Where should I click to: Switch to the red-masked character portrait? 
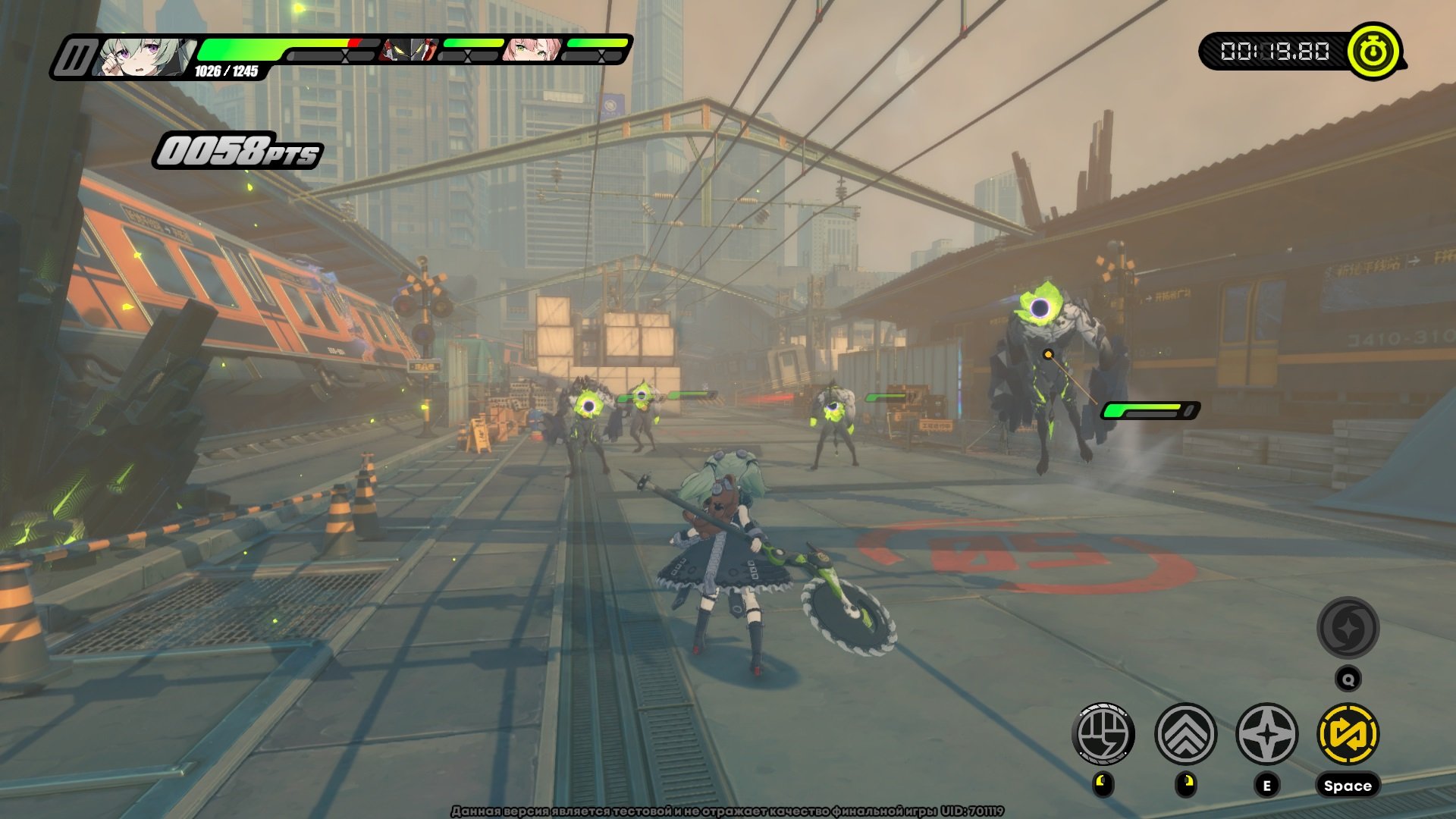409,50
